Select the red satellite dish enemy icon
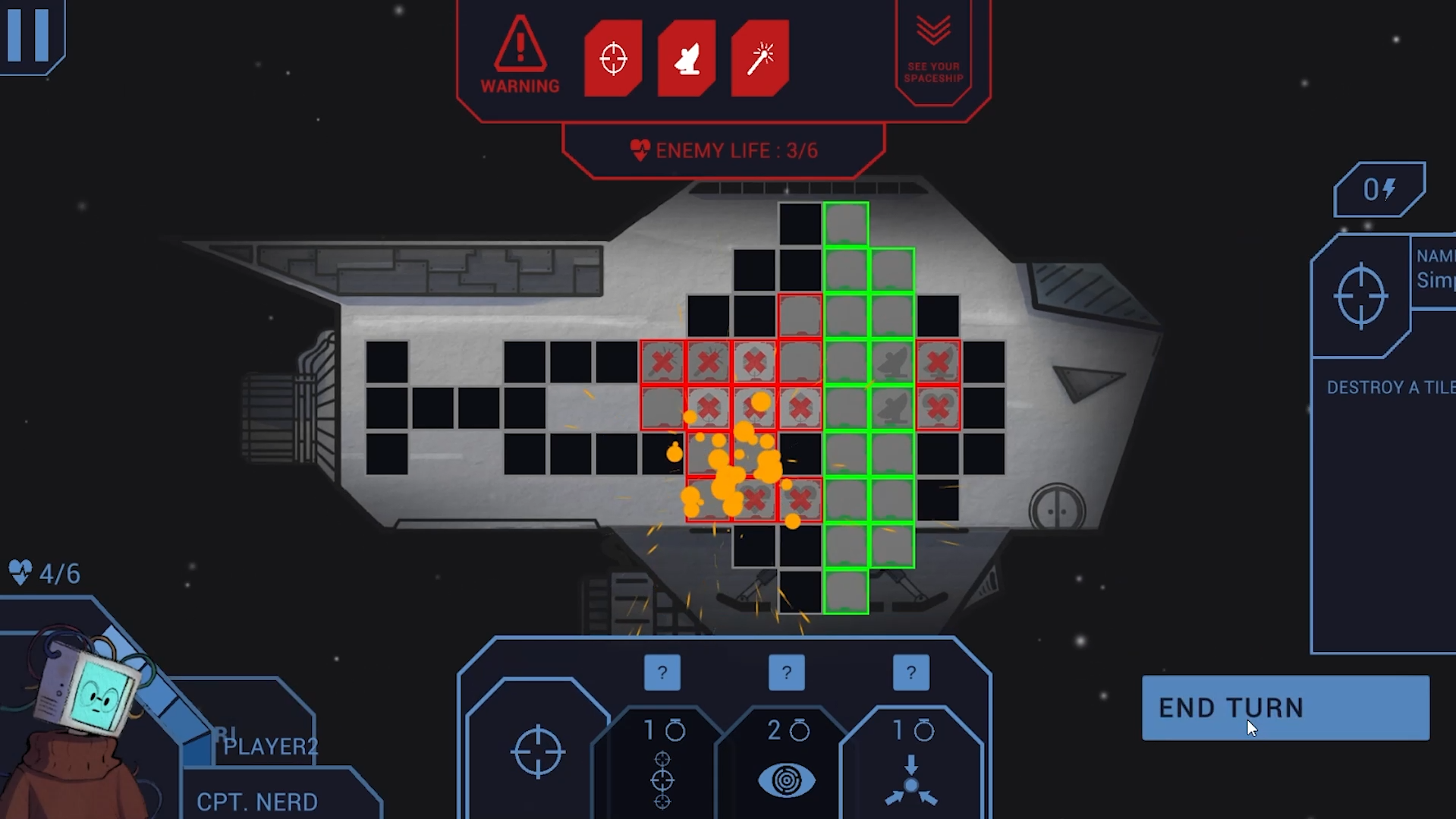1456x819 pixels. coord(687,58)
